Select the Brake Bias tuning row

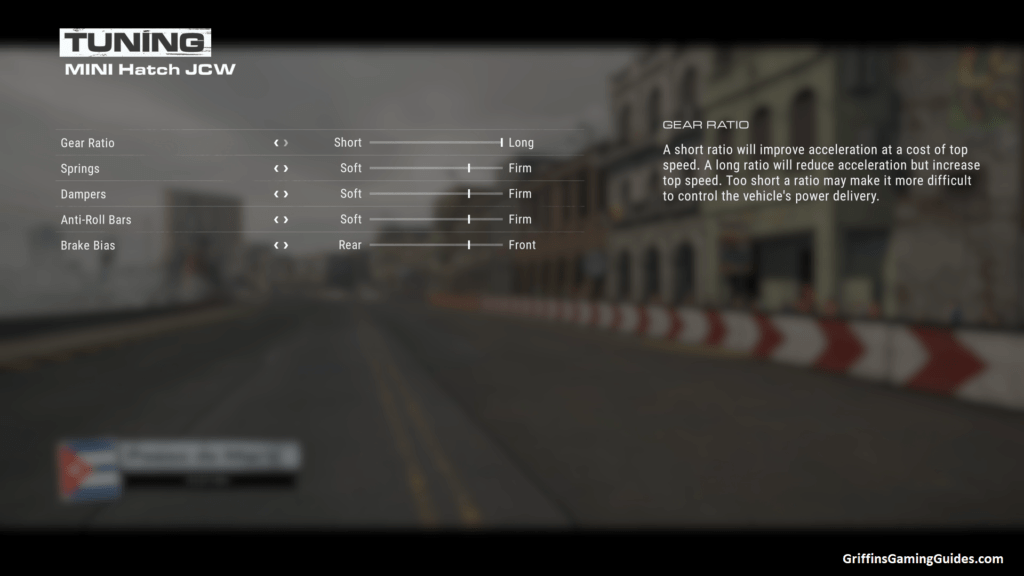click(88, 245)
